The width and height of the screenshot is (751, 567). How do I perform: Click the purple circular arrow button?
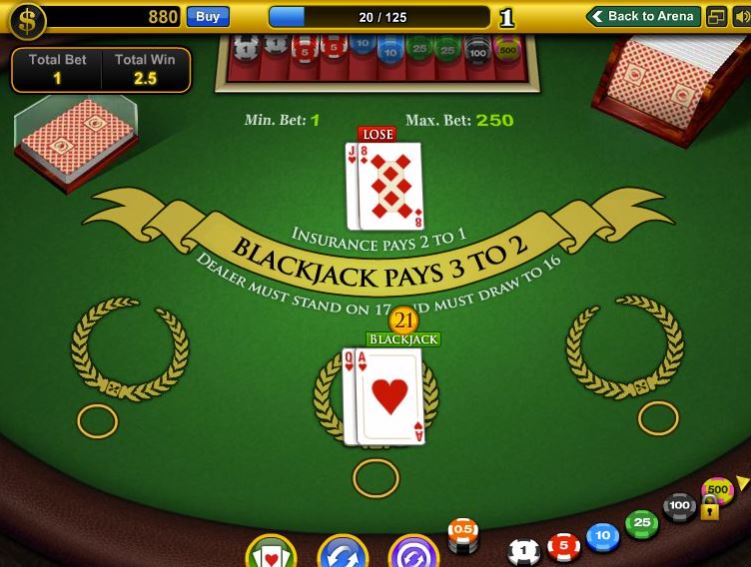414,553
